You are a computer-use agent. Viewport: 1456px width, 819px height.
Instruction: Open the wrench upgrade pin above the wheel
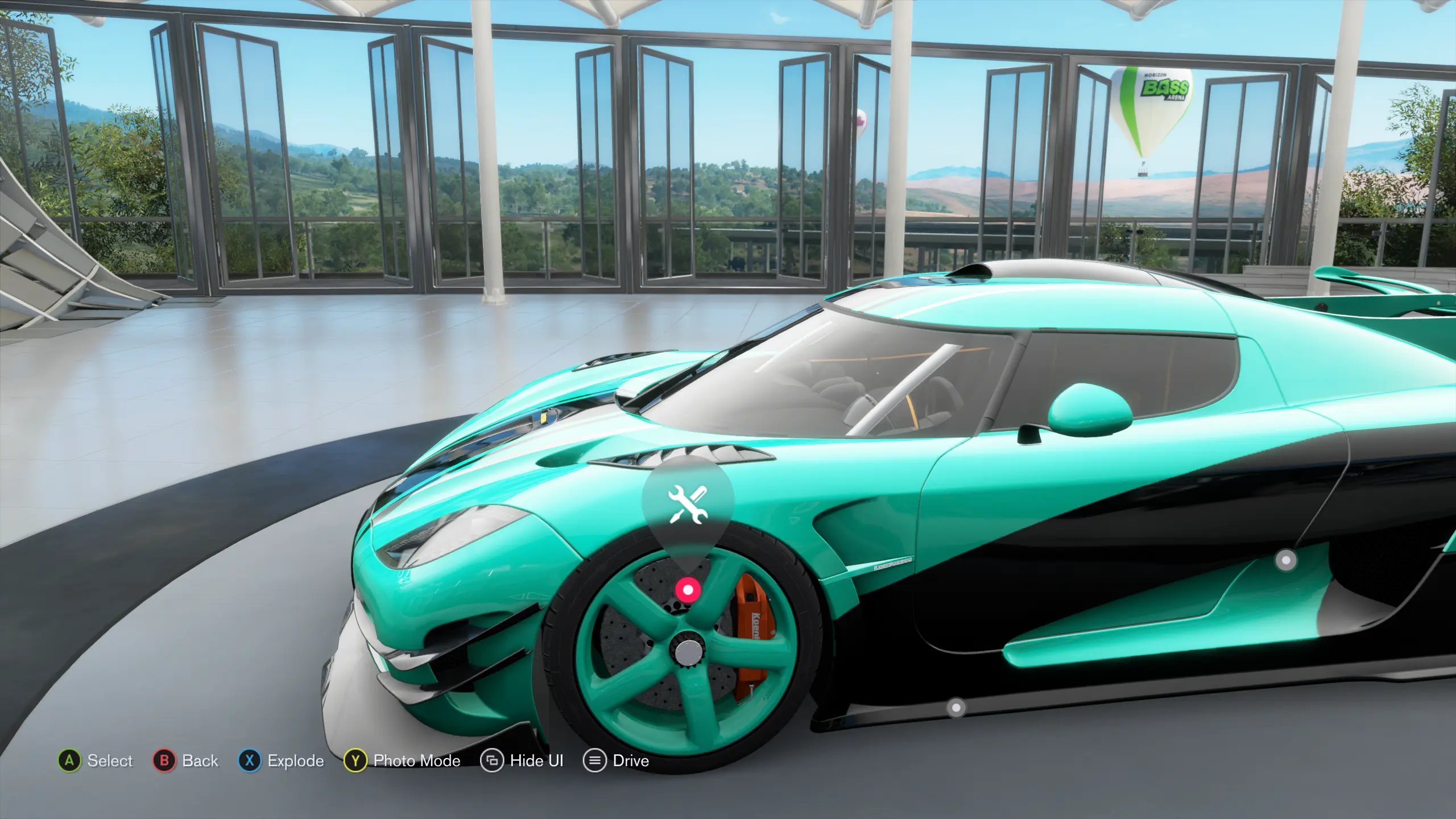point(688,504)
